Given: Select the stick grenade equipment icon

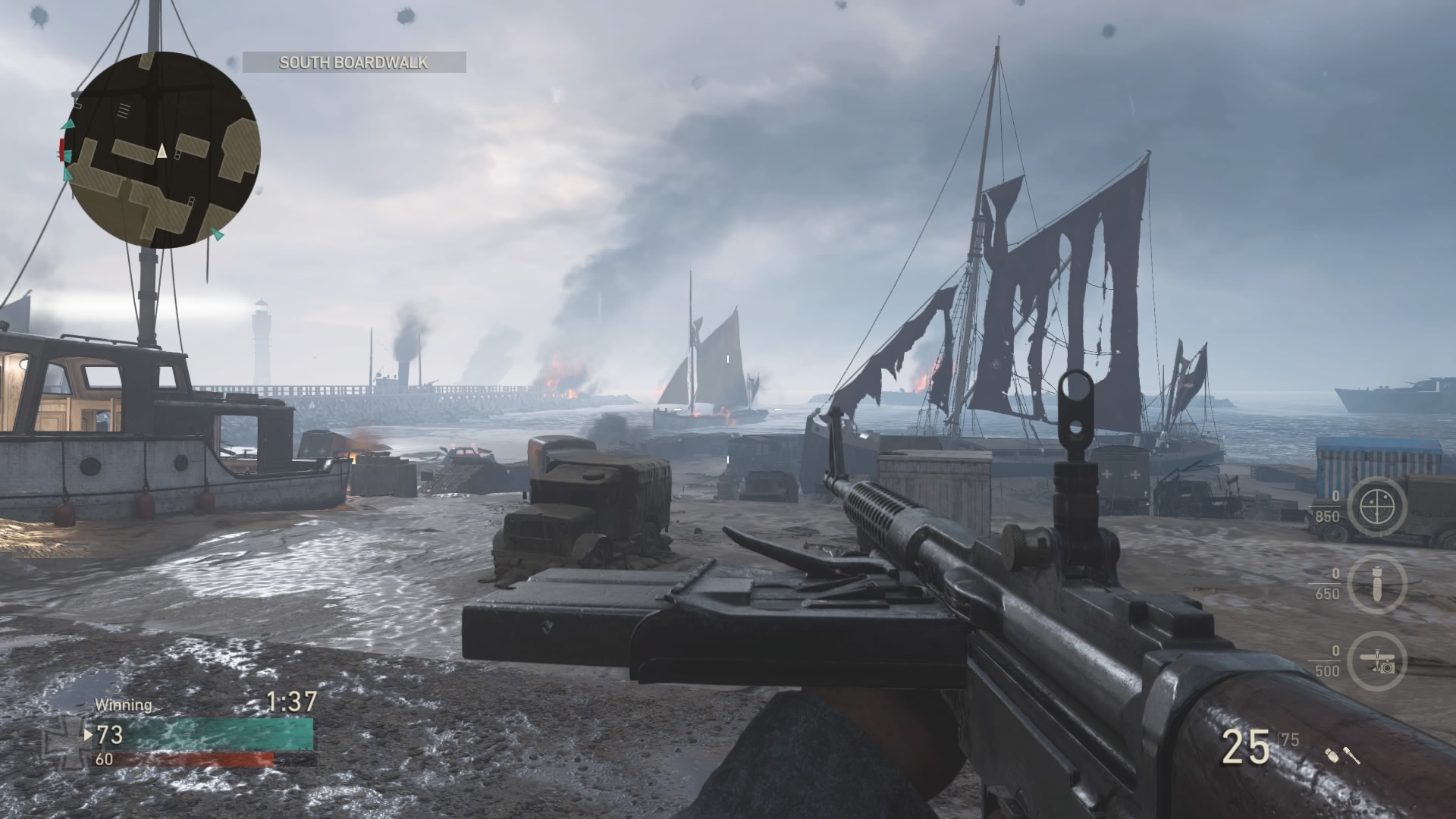Looking at the screenshot, I should pyautogui.click(x=1352, y=755).
